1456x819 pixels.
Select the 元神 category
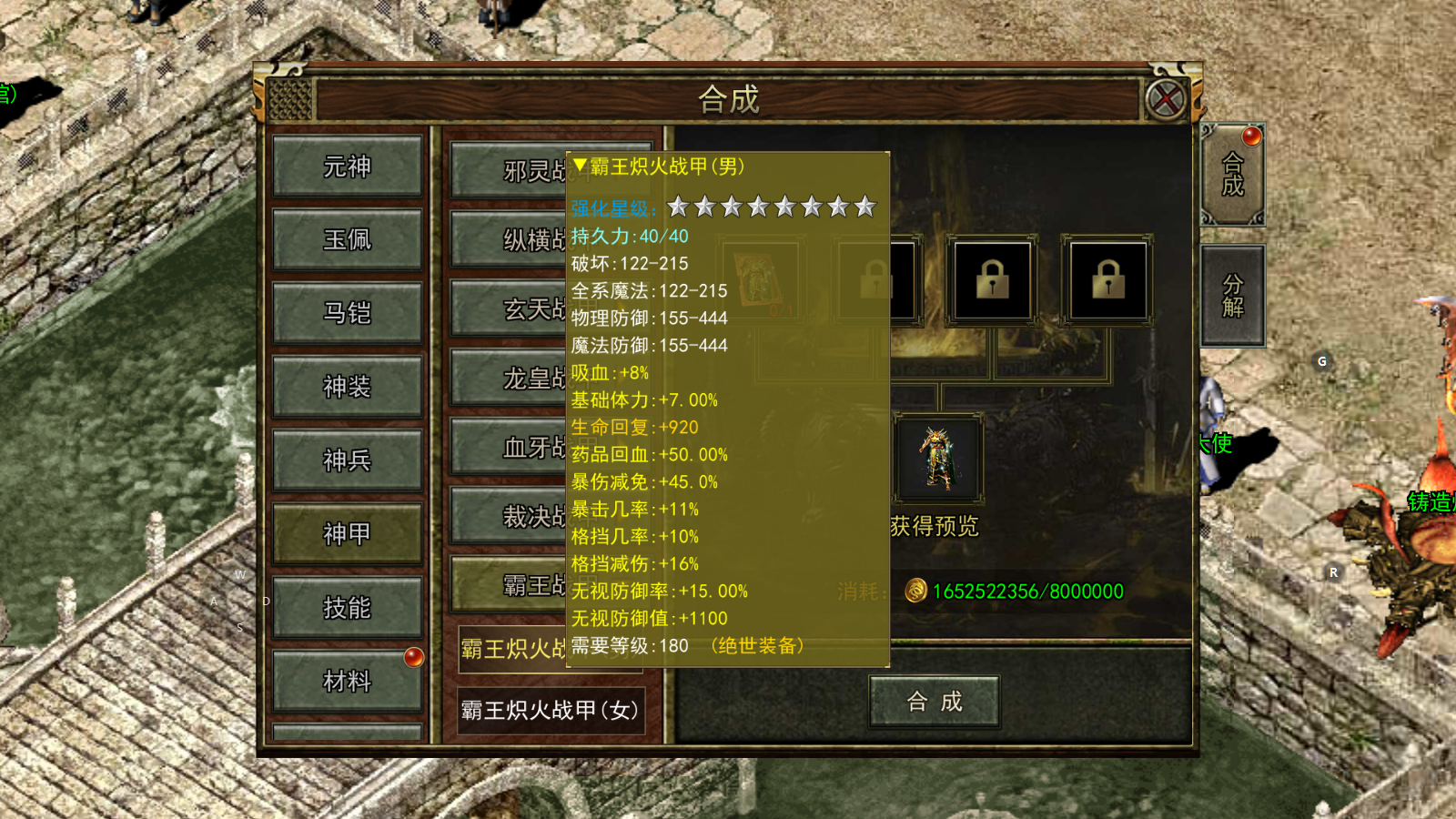[347, 167]
